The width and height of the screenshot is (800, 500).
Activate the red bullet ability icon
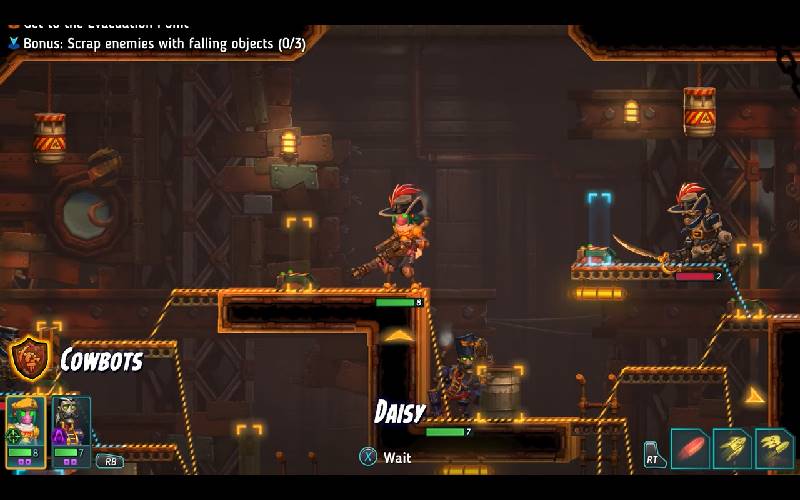click(689, 448)
